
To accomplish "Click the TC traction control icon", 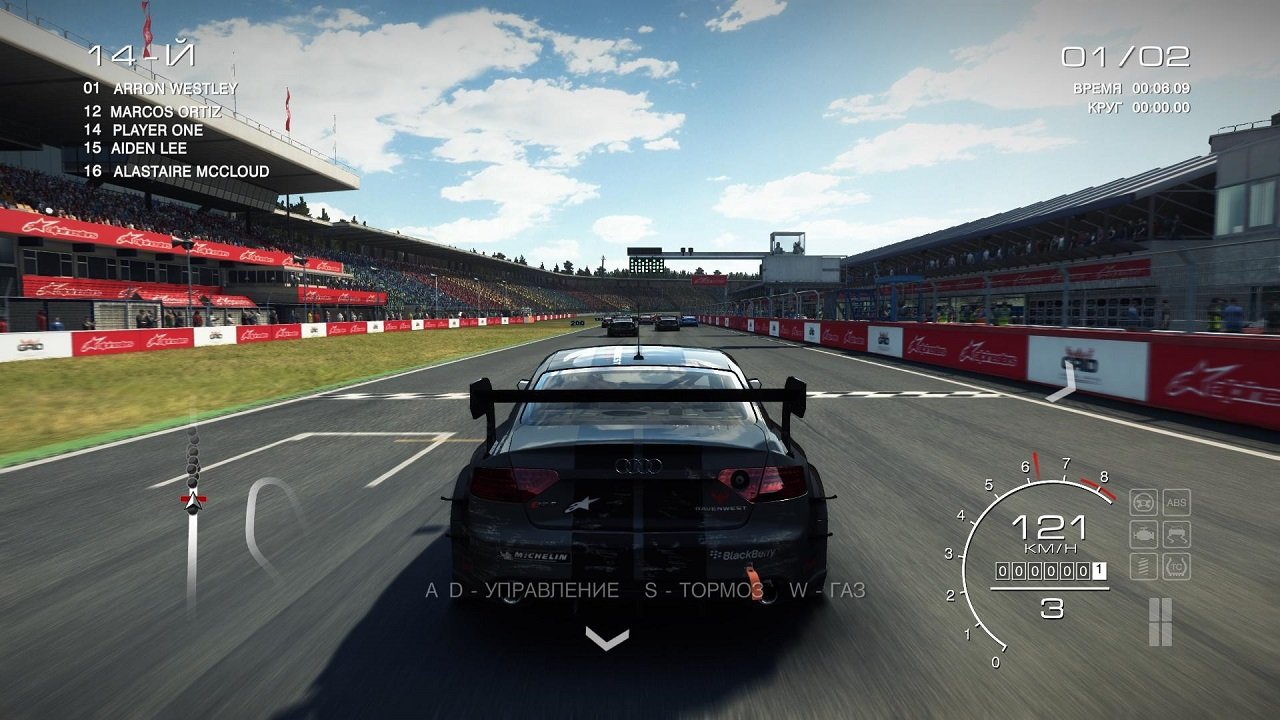I will click(1176, 565).
